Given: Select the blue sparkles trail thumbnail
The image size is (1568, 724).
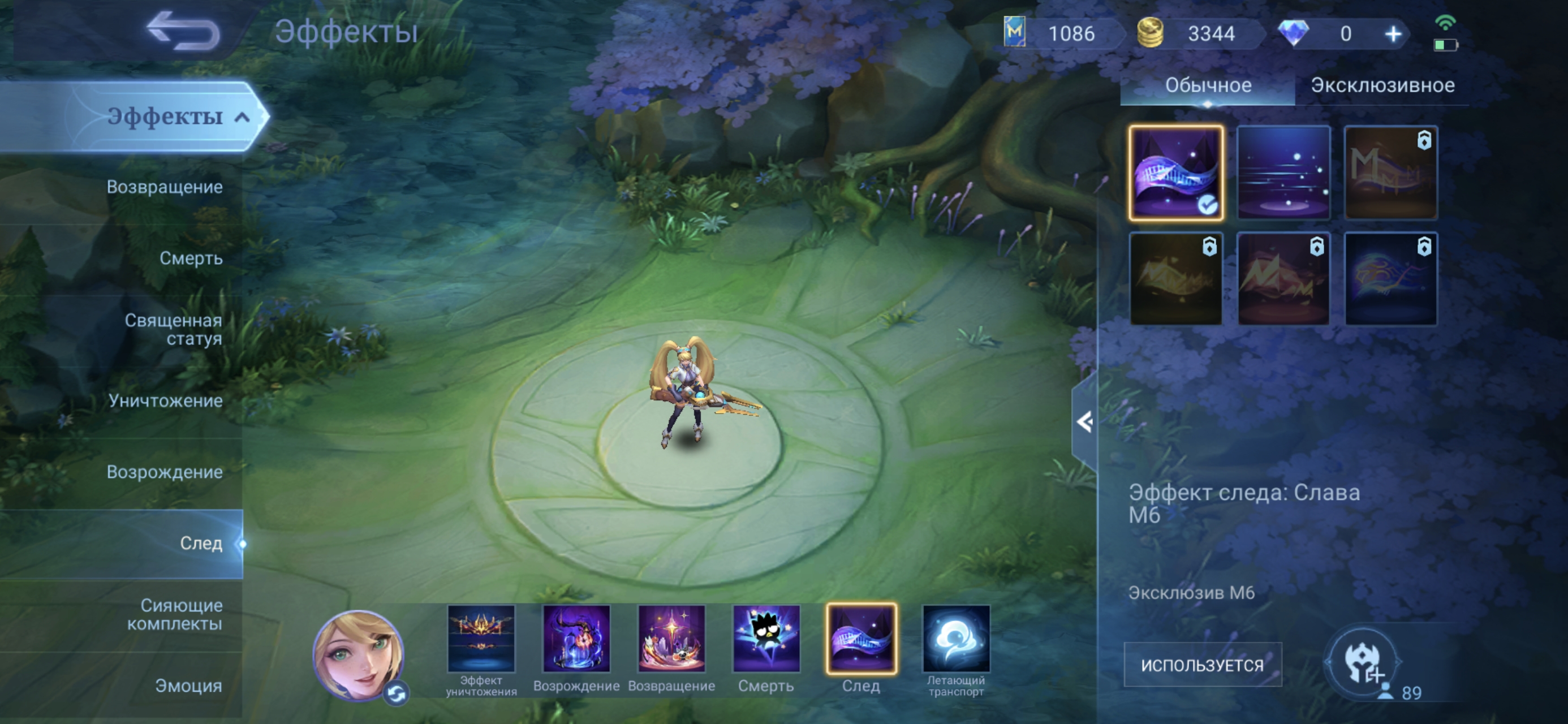Looking at the screenshot, I should click(x=1283, y=173).
